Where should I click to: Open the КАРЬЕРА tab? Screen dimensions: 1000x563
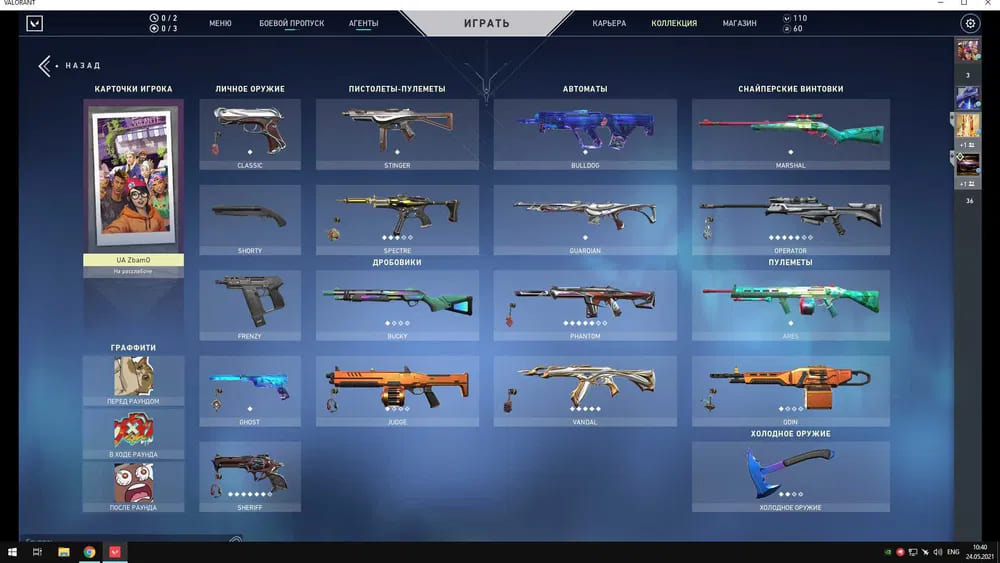[609, 23]
